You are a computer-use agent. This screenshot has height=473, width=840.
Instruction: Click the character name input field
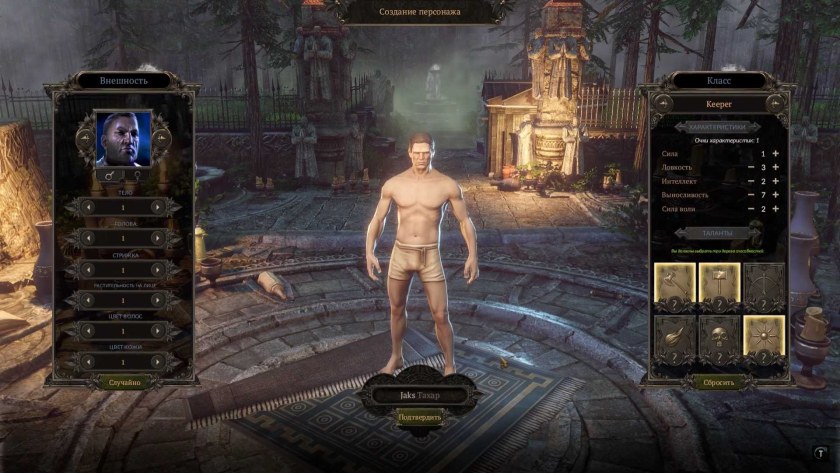[419, 395]
